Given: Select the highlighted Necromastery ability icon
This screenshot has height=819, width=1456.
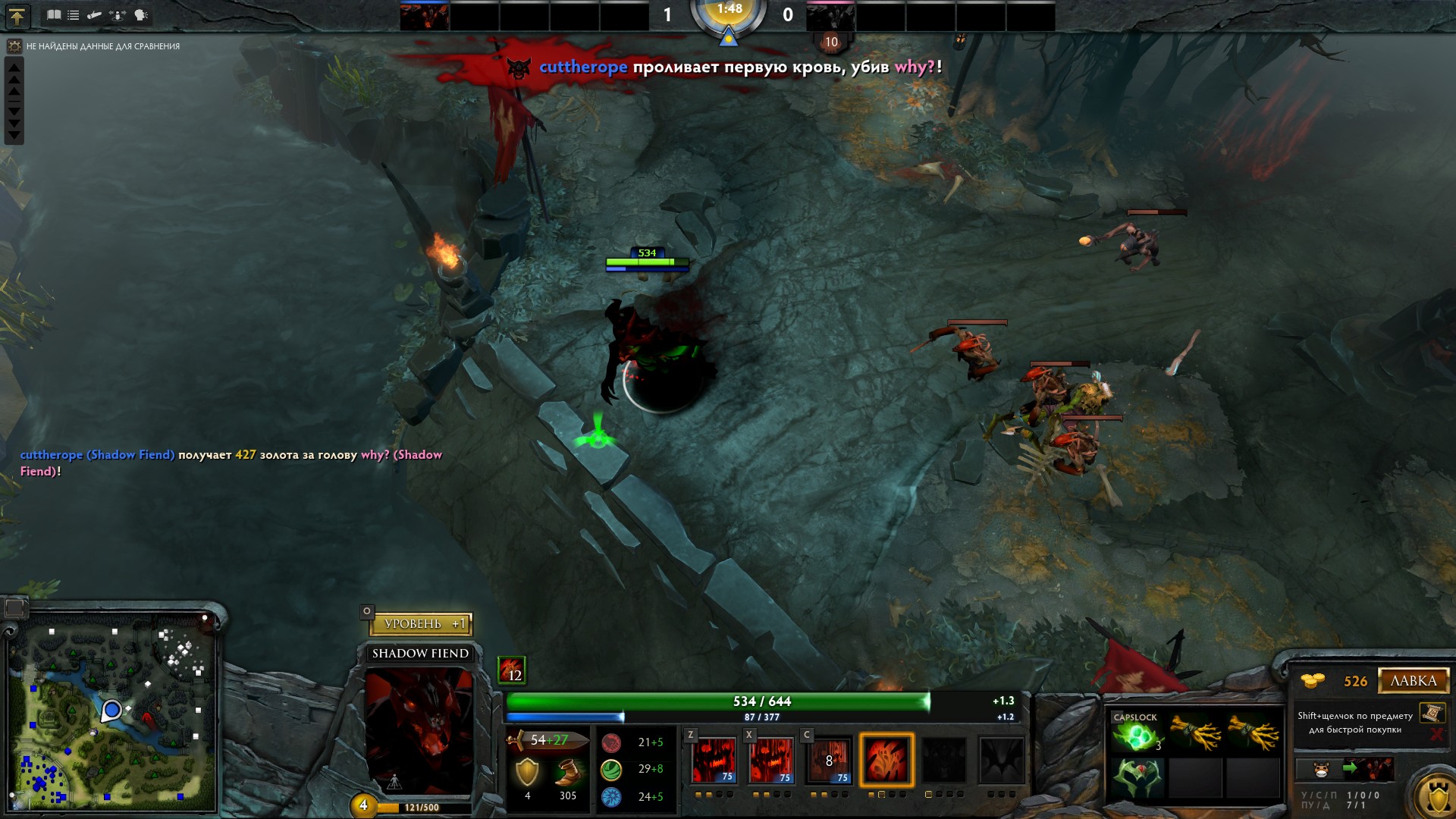Looking at the screenshot, I should [x=886, y=759].
